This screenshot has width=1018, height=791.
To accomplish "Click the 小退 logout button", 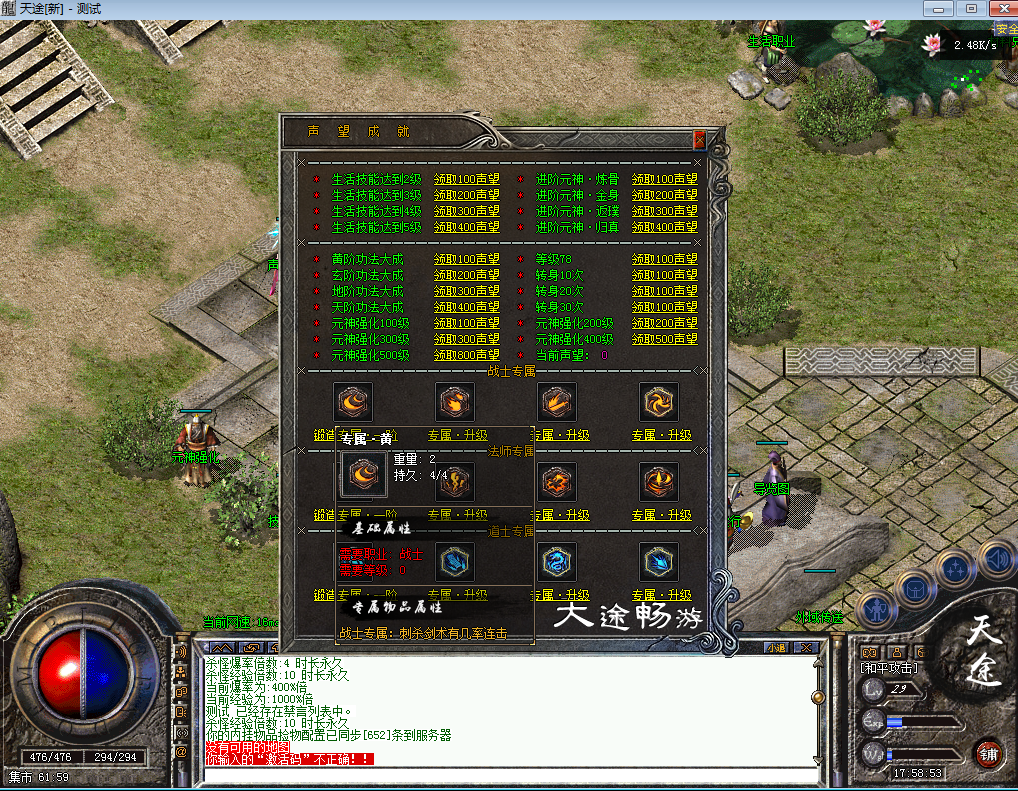I will coord(776,648).
